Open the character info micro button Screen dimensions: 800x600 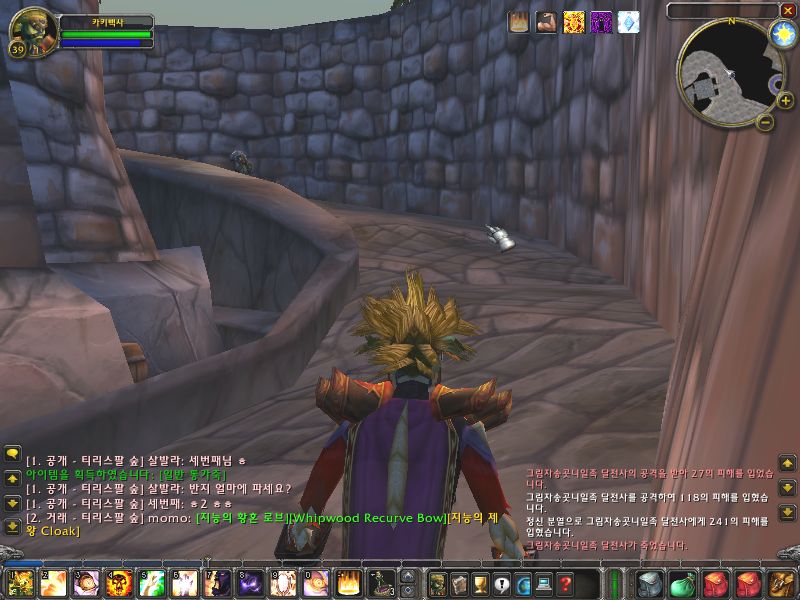(x=437, y=583)
